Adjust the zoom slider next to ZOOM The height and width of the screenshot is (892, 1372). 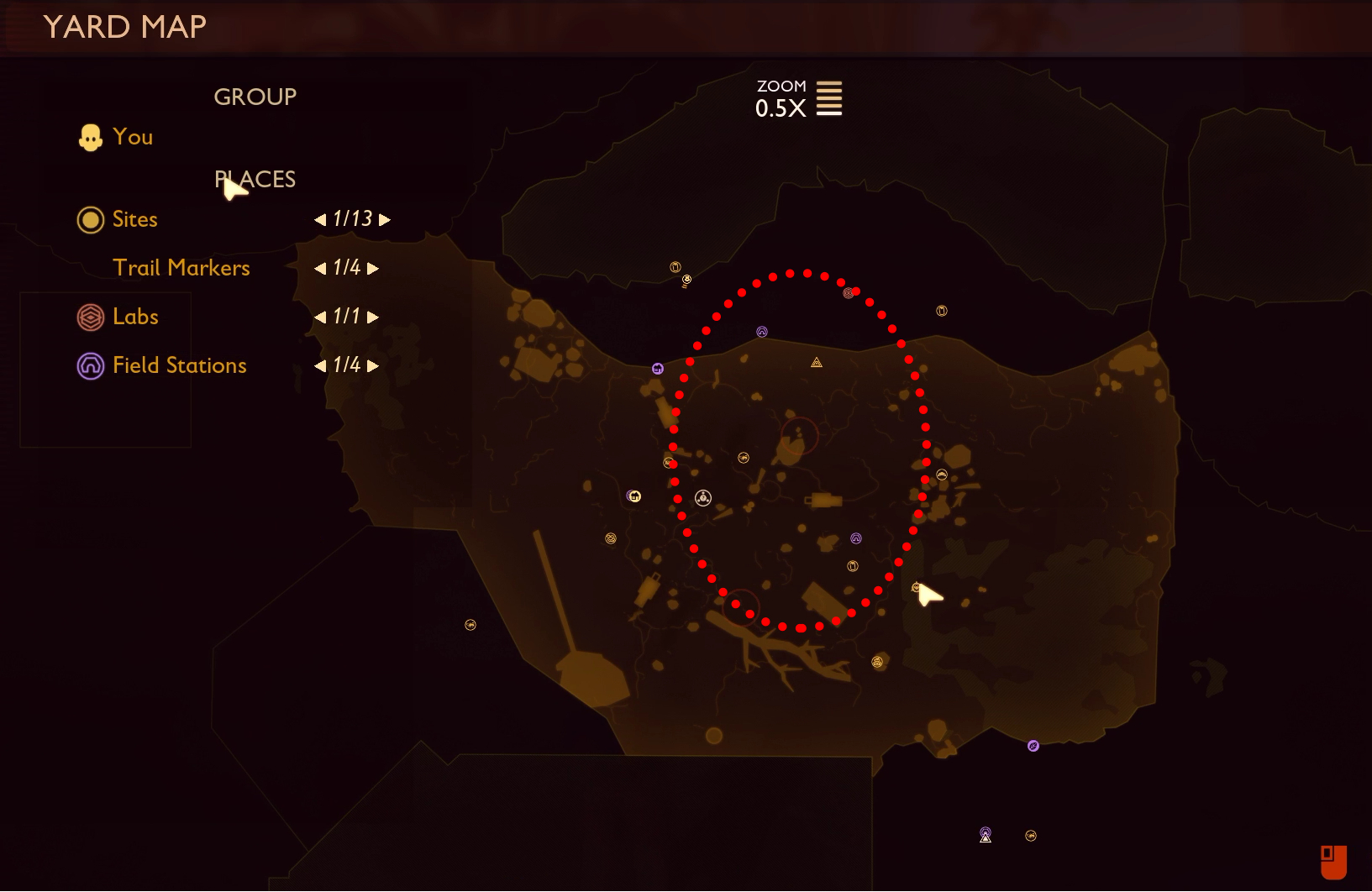830,97
